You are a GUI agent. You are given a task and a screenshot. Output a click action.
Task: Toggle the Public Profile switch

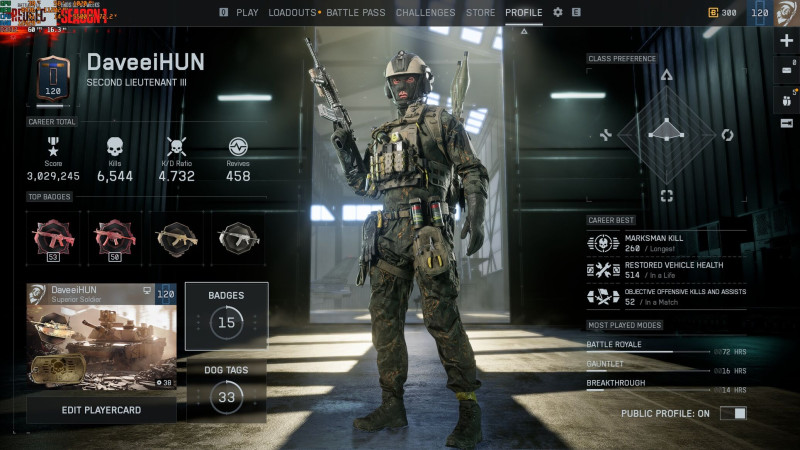point(733,413)
